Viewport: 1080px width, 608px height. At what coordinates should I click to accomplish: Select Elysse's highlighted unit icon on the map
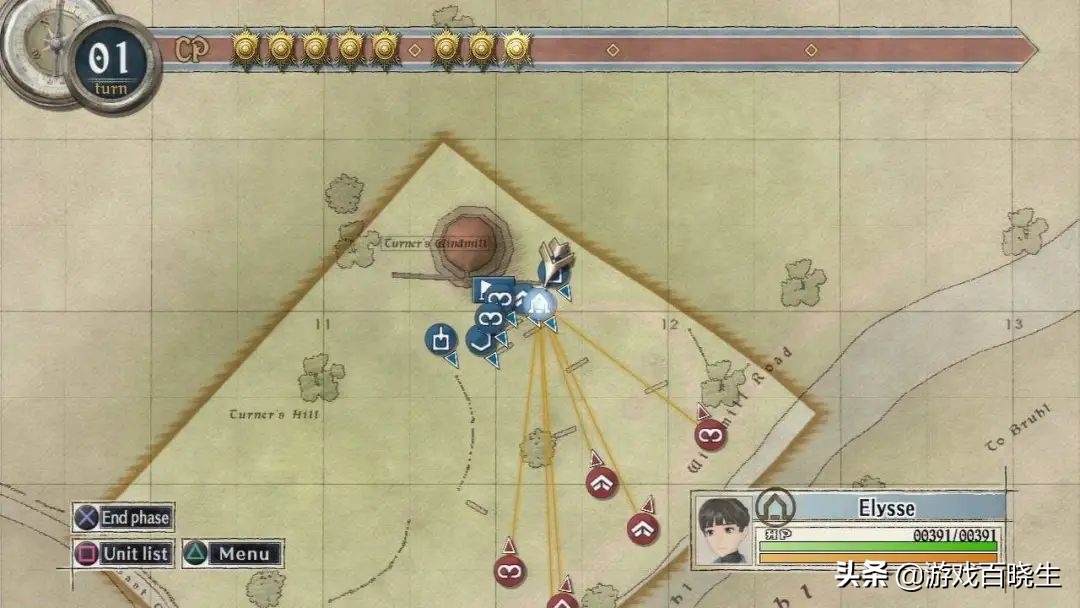pyautogui.click(x=539, y=302)
